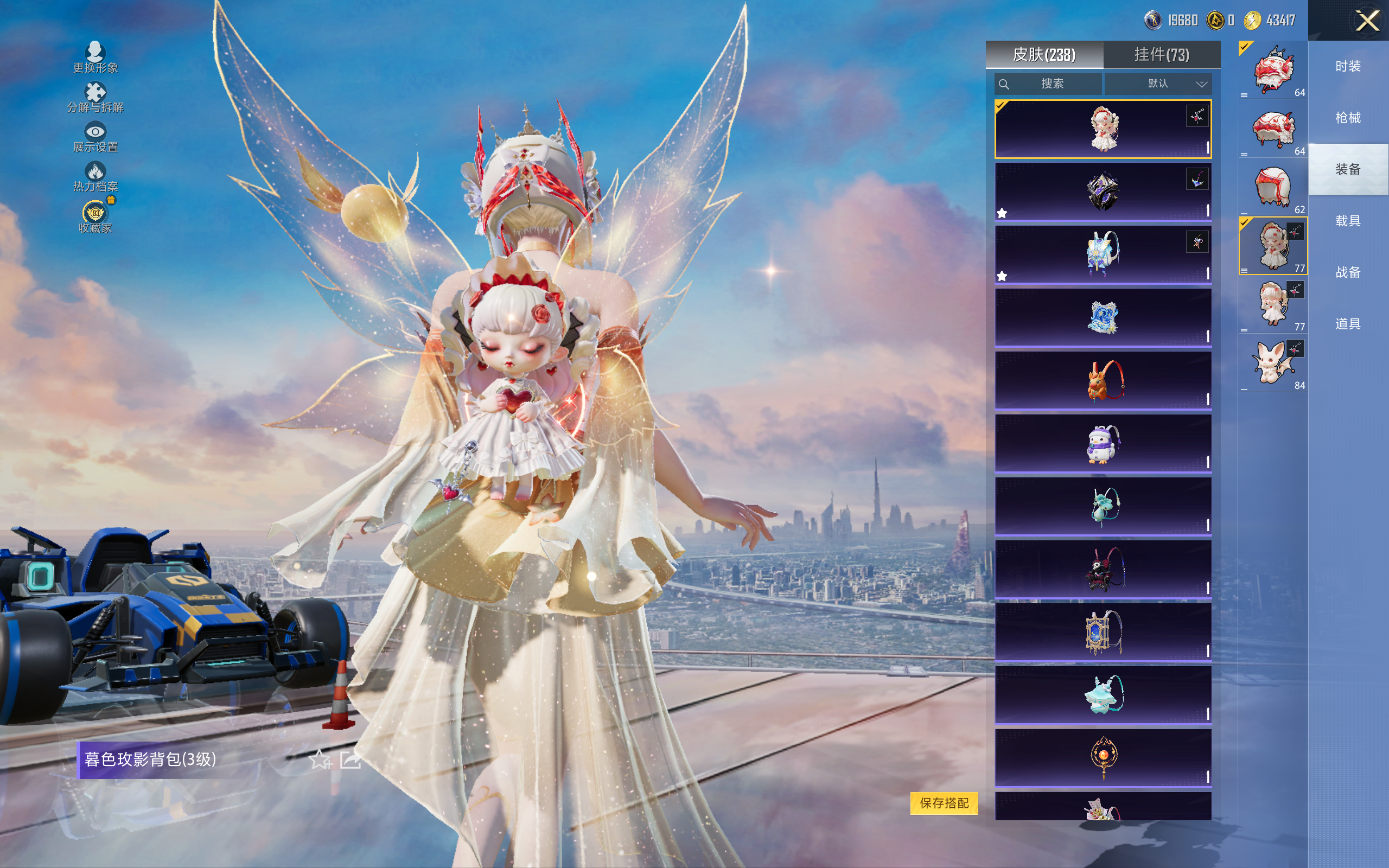Open 分解与拆解 puzzle icon
The height and width of the screenshot is (868, 1389).
coord(95,97)
